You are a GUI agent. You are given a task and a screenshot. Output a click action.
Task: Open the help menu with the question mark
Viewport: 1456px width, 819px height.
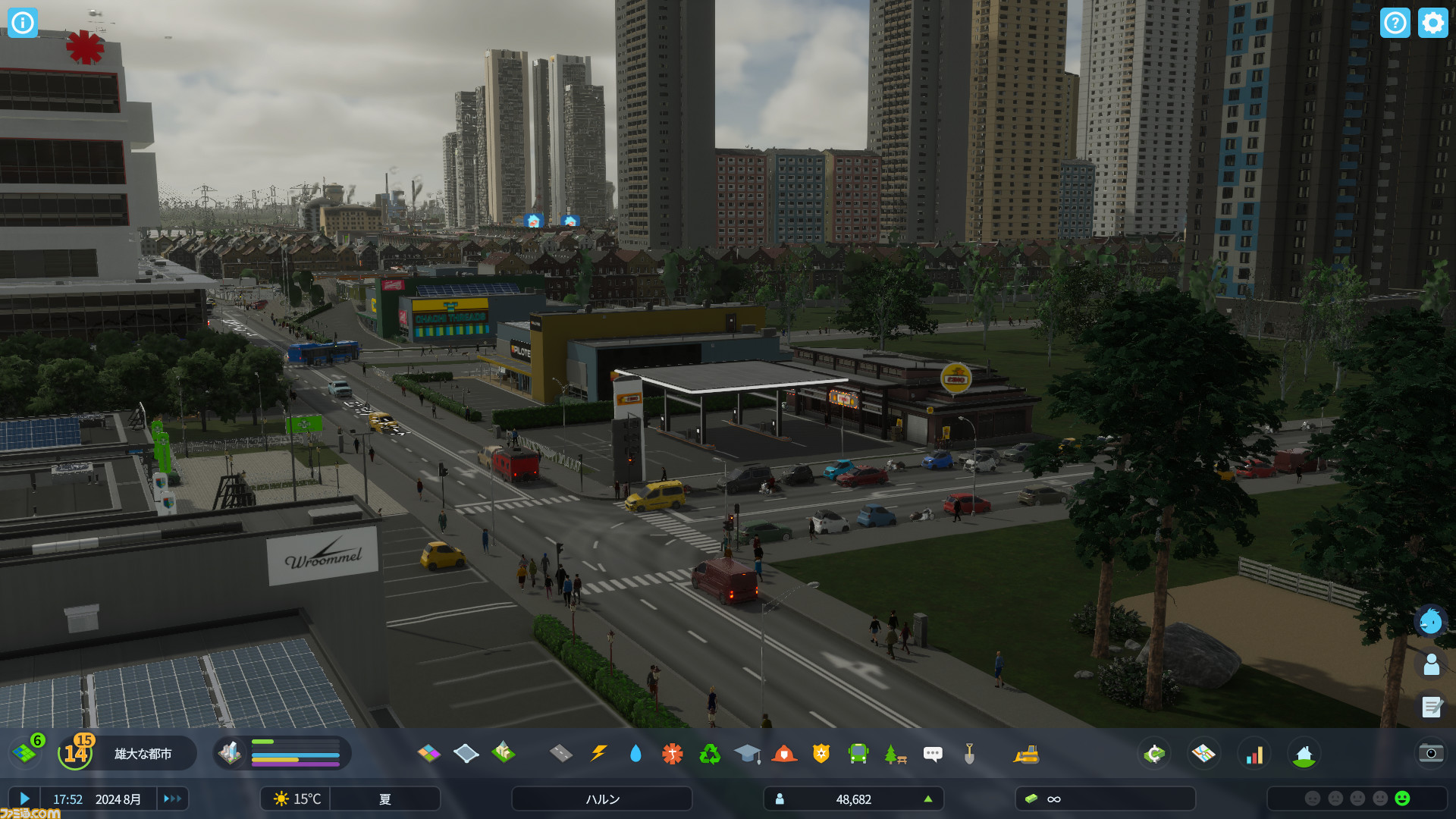point(1396,23)
